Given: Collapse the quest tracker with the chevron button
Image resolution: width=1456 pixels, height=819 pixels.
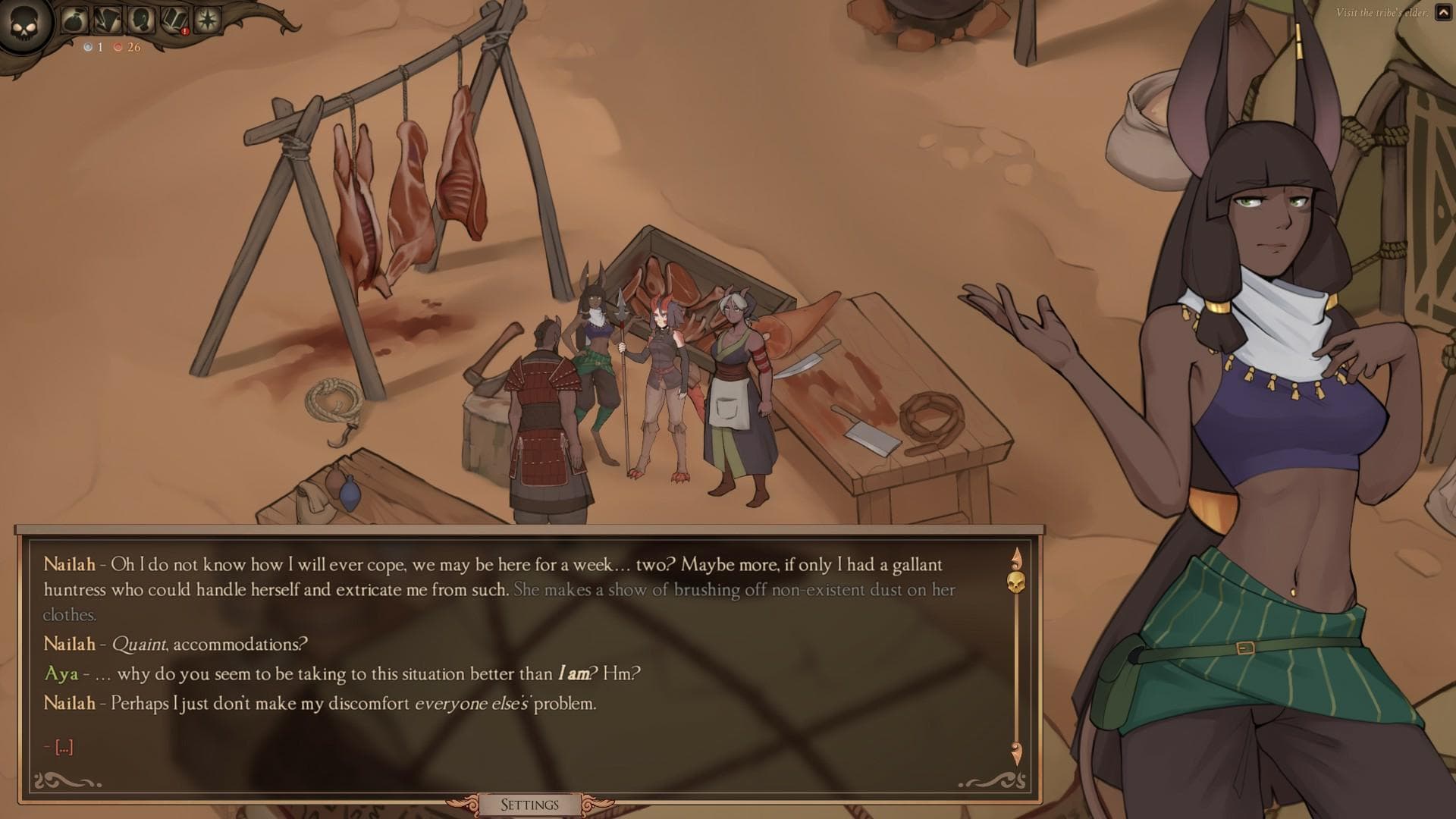Looking at the screenshot, I should click(1443, 13).
